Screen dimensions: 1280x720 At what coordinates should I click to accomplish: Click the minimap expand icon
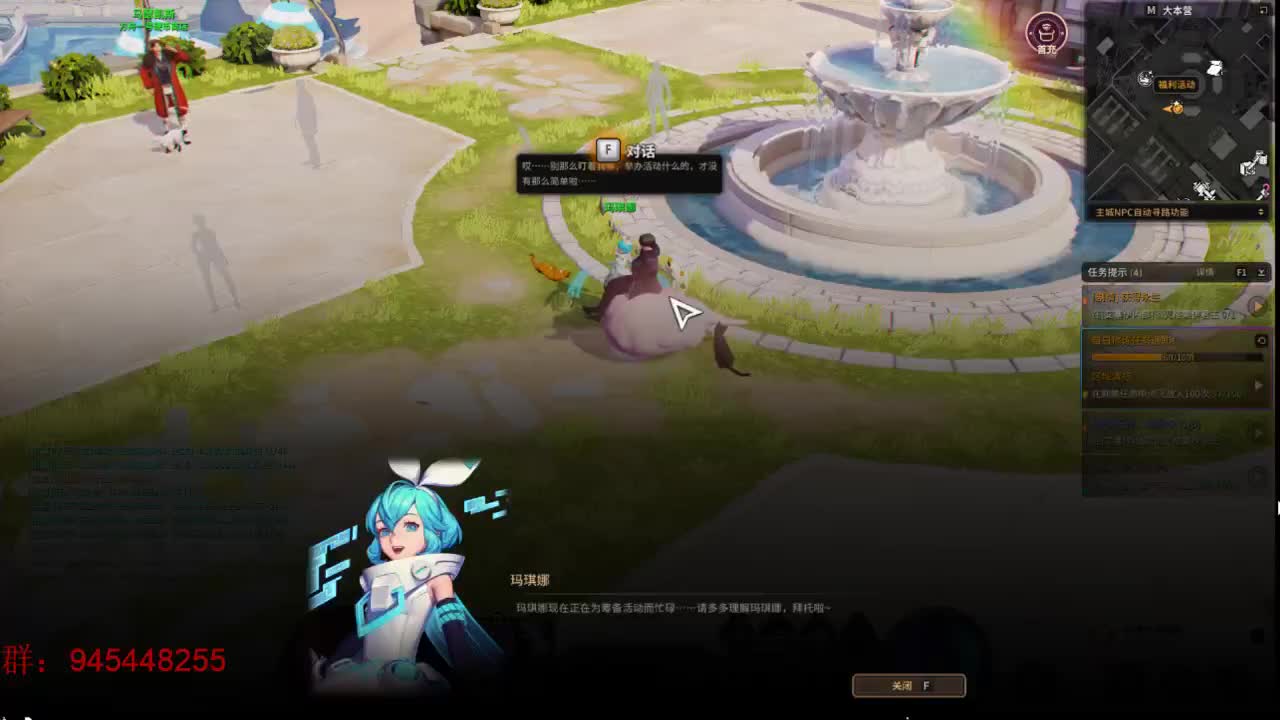point(1263,10)
